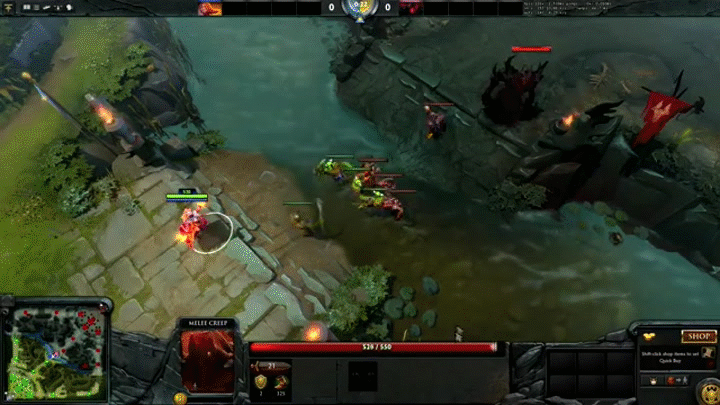This screenshot has width=720, height=405.
Task: Click the Dire hero portrait in top bar
Action: 411,8
